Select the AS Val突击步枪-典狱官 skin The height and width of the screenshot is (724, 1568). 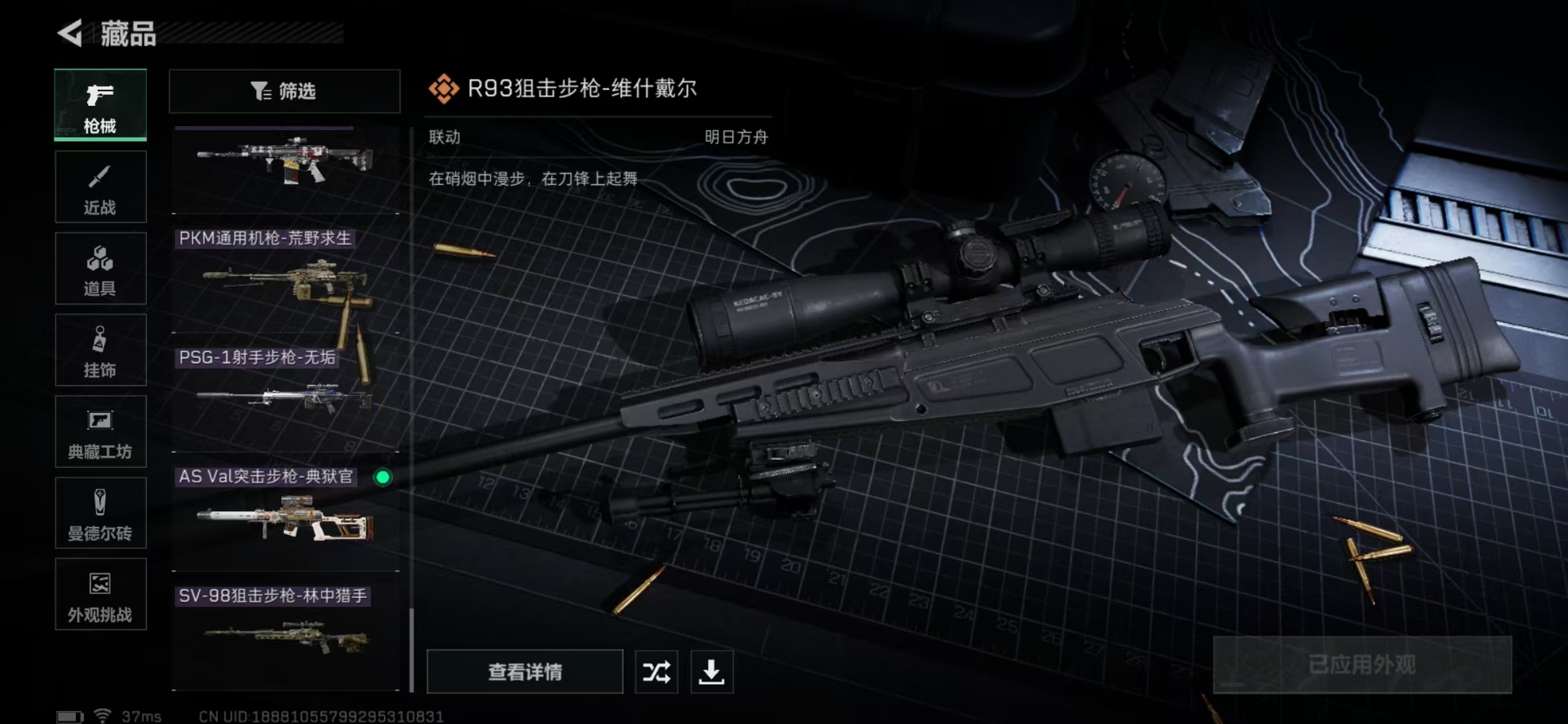(x=285, y=518)
